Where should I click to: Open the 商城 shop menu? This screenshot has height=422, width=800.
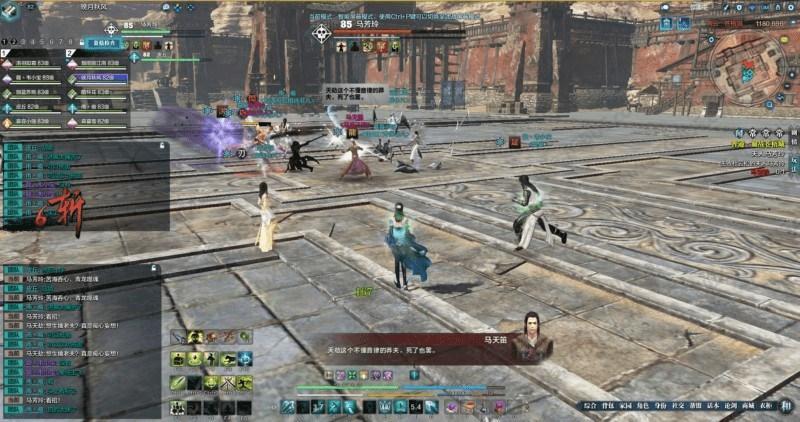[x=747, y=406]
